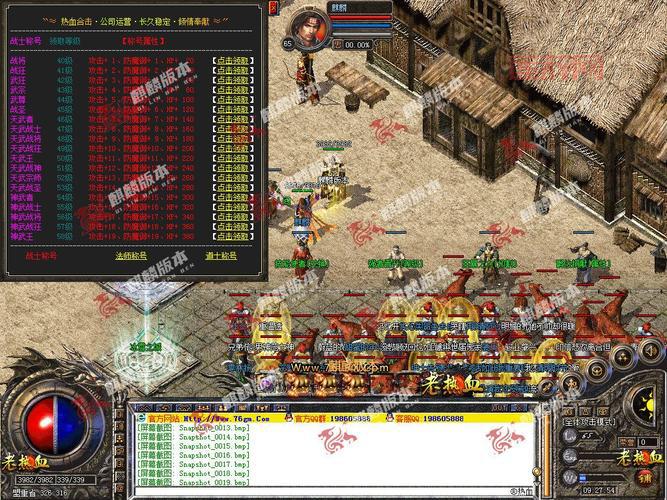
Task: Click the 铺 shop button
Action: [647, 475]
